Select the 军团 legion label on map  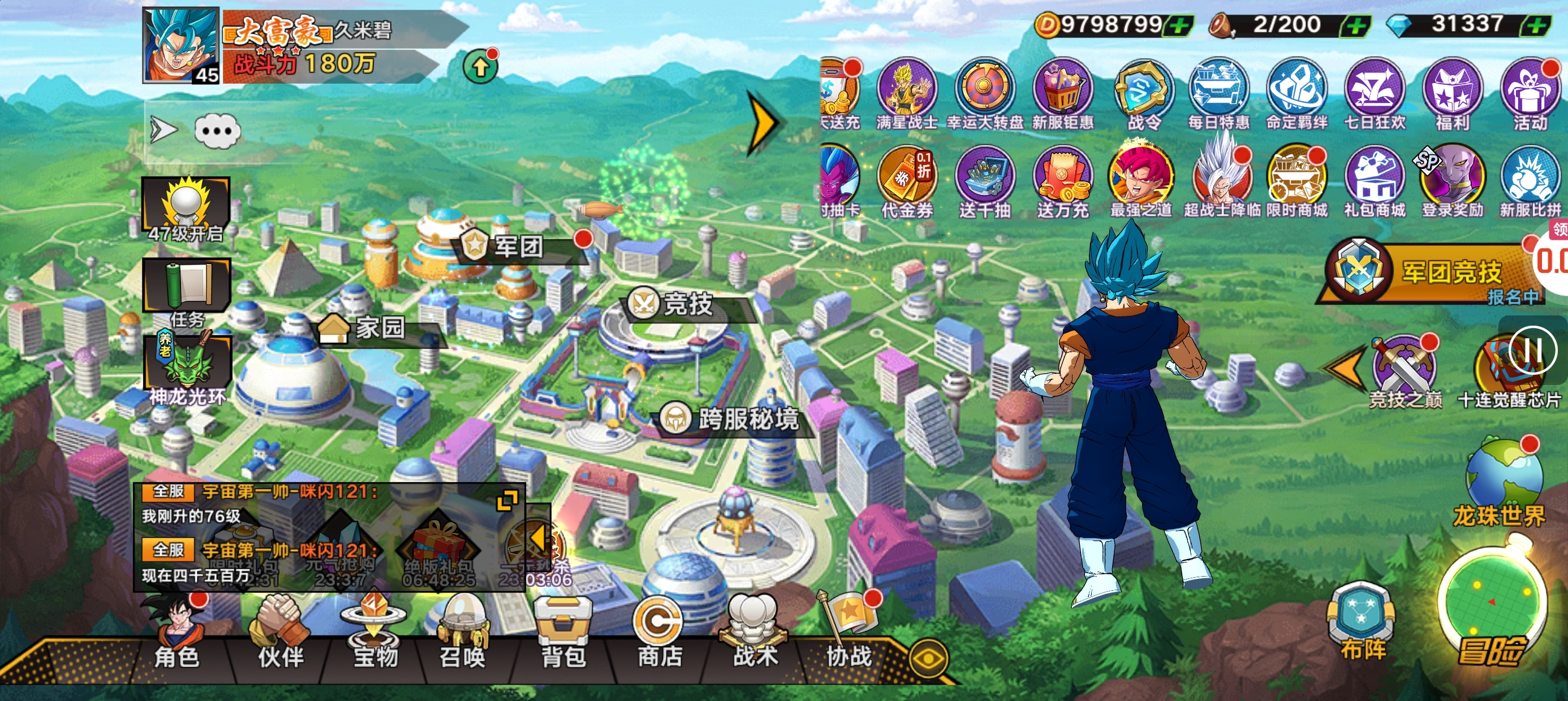pos(518,246)
